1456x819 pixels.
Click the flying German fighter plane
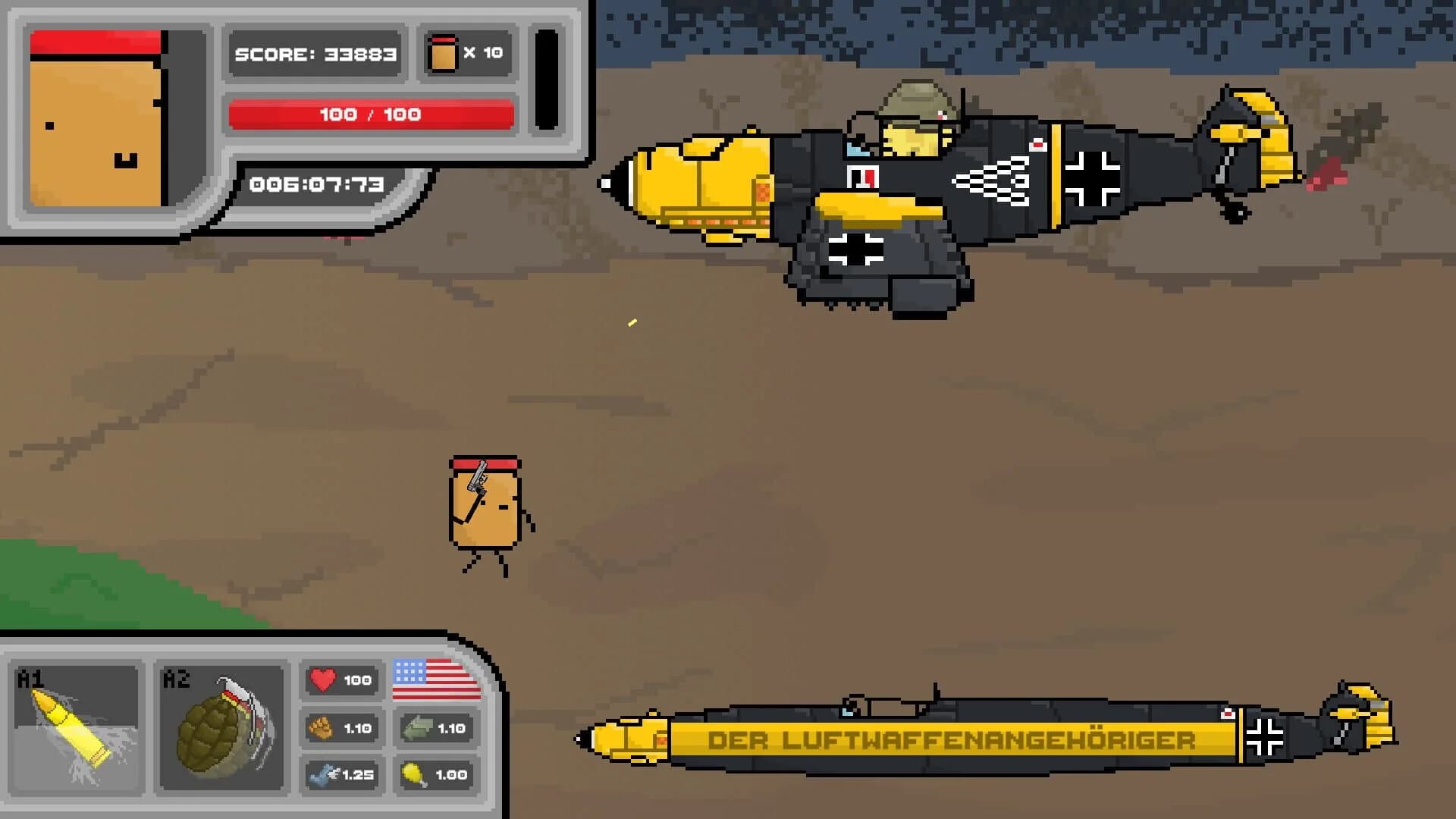click(948, 182)
